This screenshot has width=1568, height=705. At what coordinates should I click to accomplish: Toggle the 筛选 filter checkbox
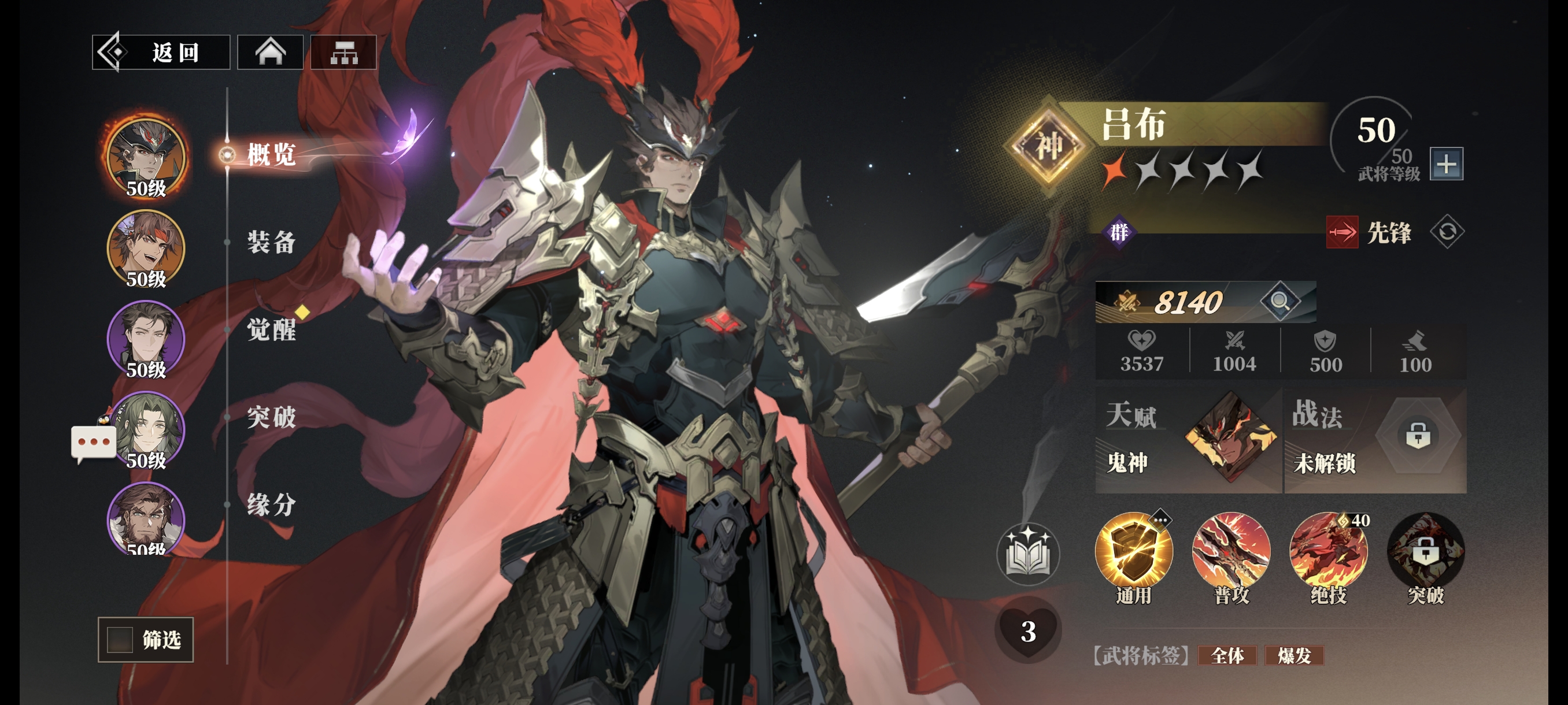120,639
